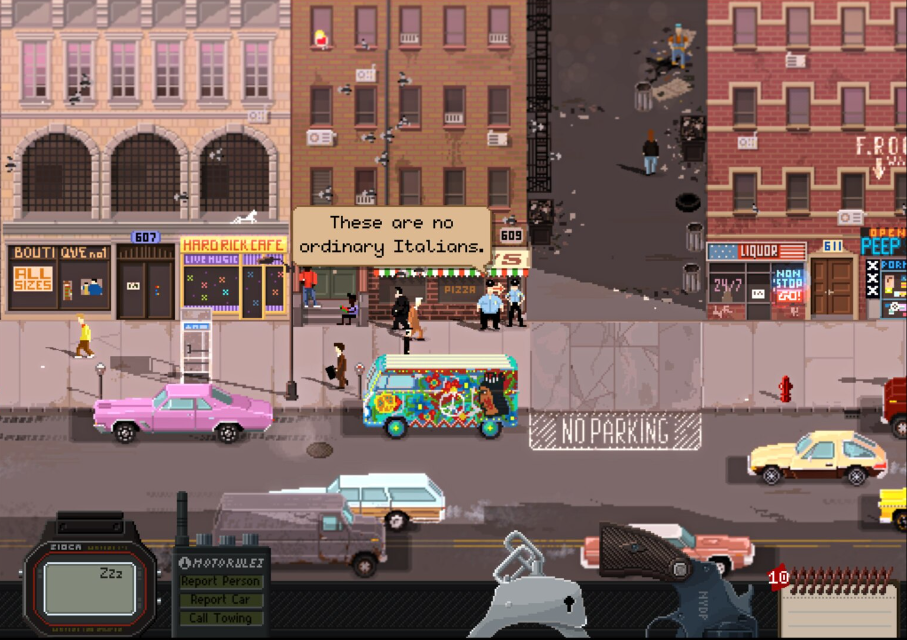Report a person on the radio
This screenshot has height=640, width=907.
coord(220,582)
